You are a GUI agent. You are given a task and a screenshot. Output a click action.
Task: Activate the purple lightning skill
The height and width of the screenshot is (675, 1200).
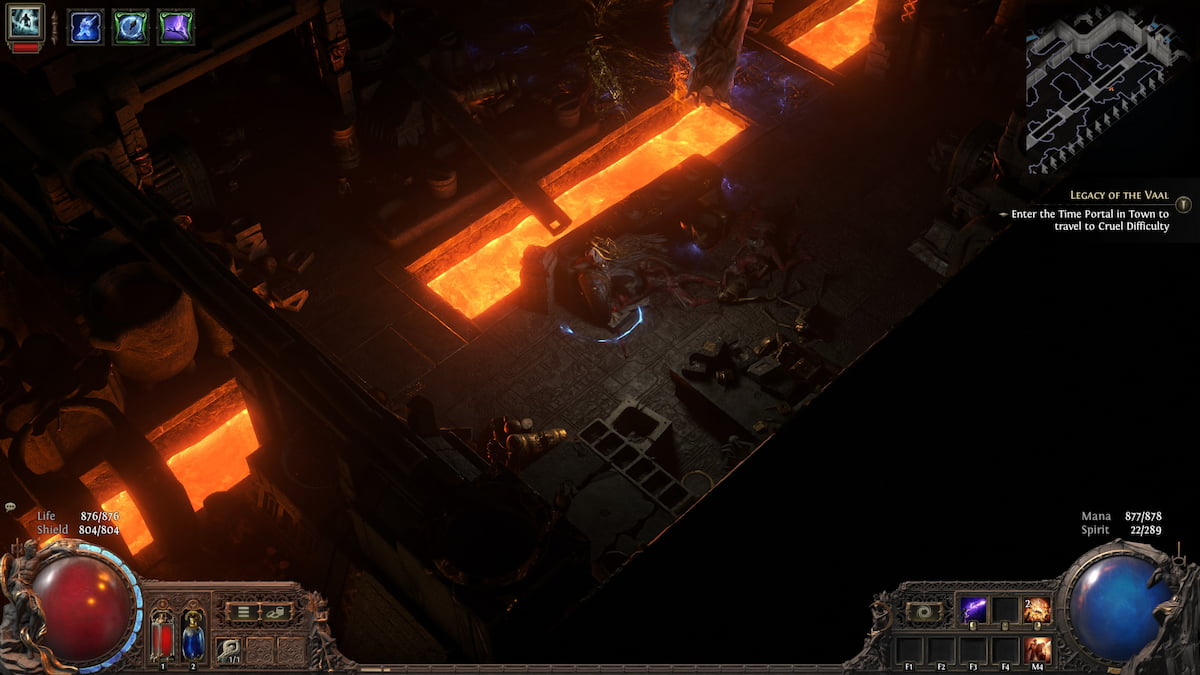[973, 610]
